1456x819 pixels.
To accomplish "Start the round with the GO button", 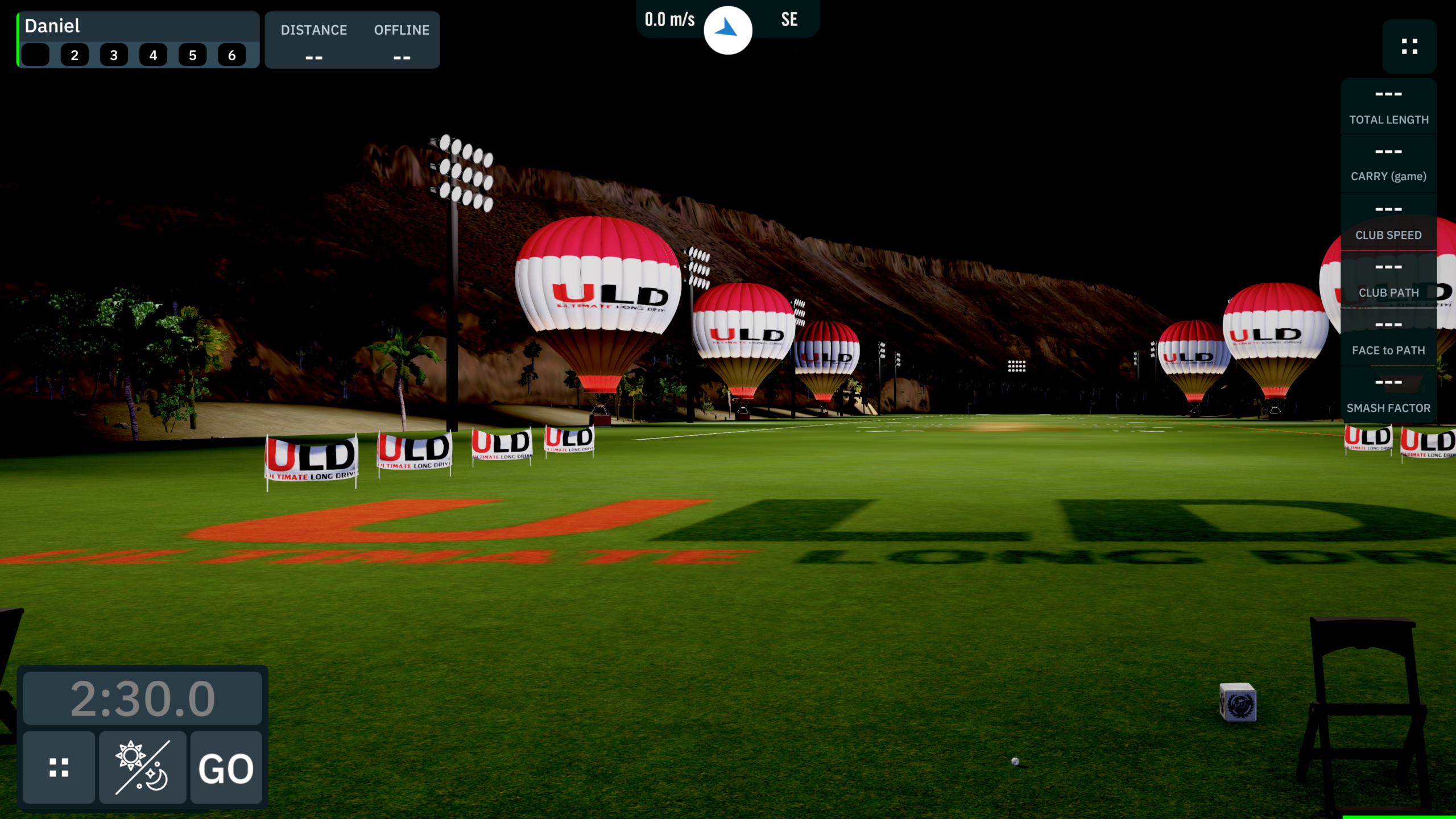I will [x=226, y=768].
